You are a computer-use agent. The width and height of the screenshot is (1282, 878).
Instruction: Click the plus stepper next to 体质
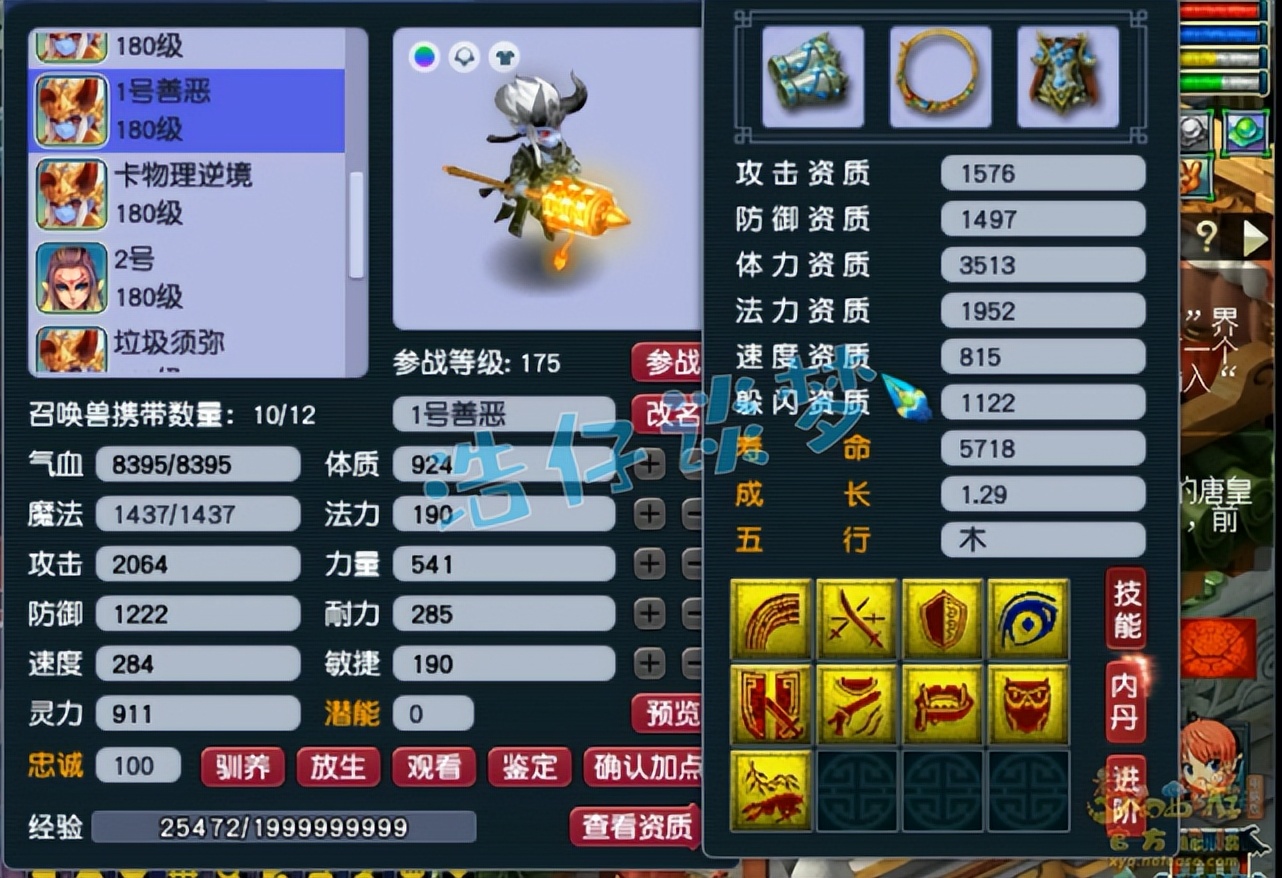click(x=652, y=464)
